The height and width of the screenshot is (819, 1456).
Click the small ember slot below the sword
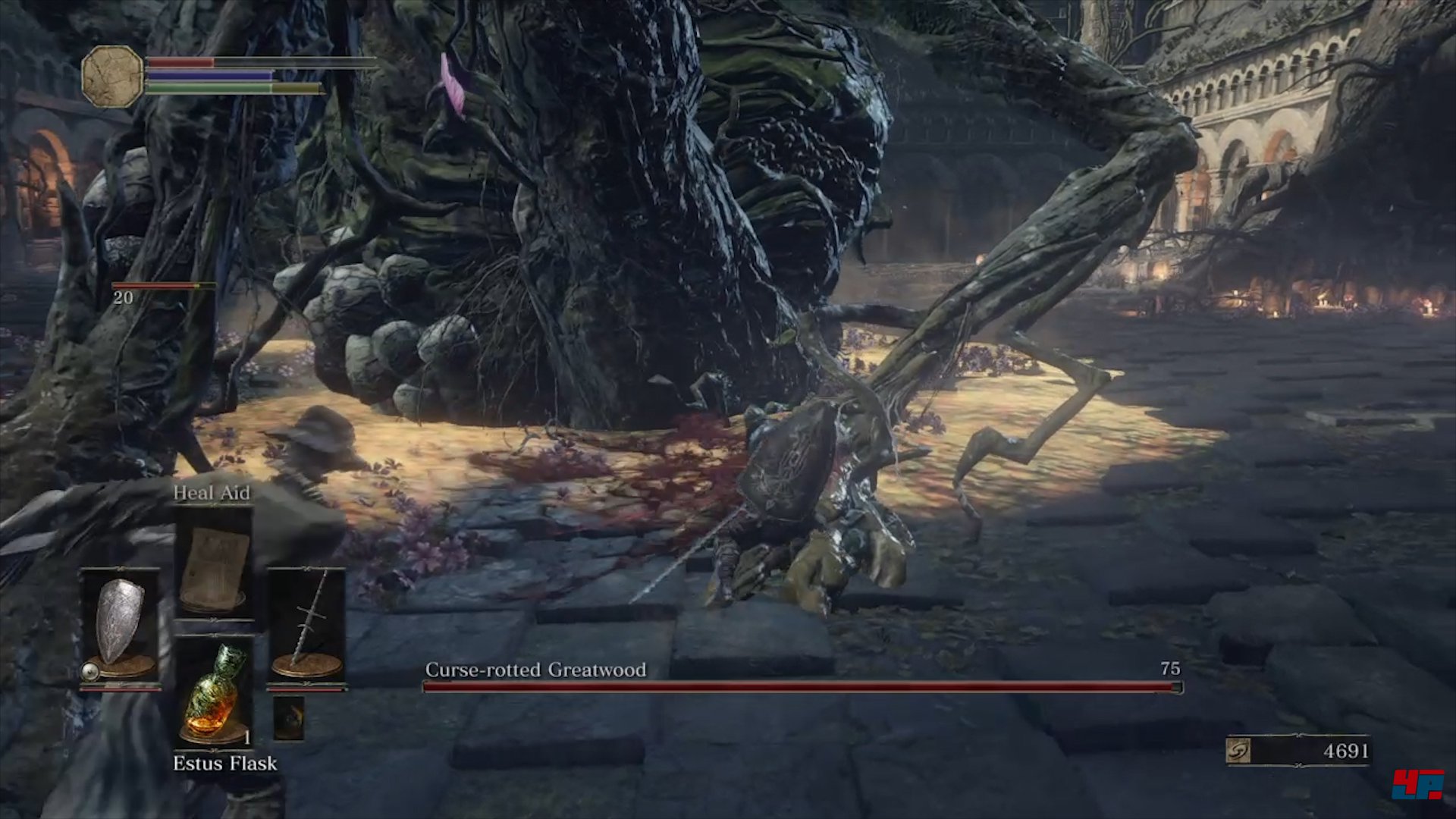pyautogui.click(x=288, y=717)
